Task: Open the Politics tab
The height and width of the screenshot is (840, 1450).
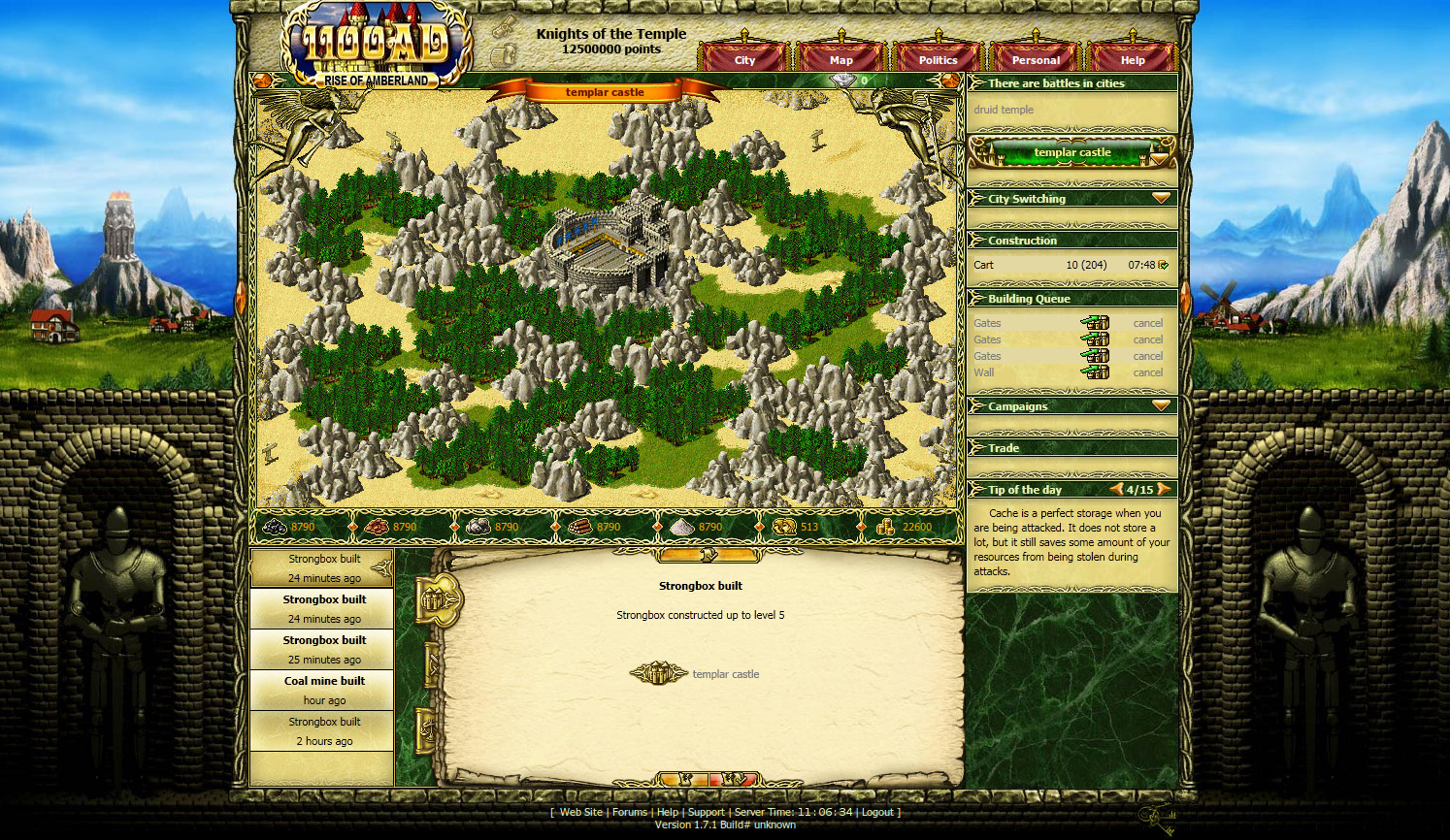Action: click(938, 60)
